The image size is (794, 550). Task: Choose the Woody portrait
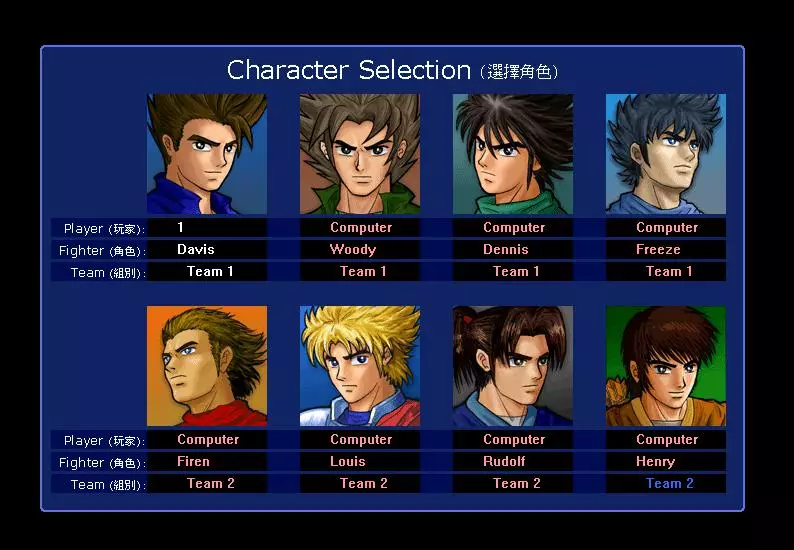[x=360, y=154]
